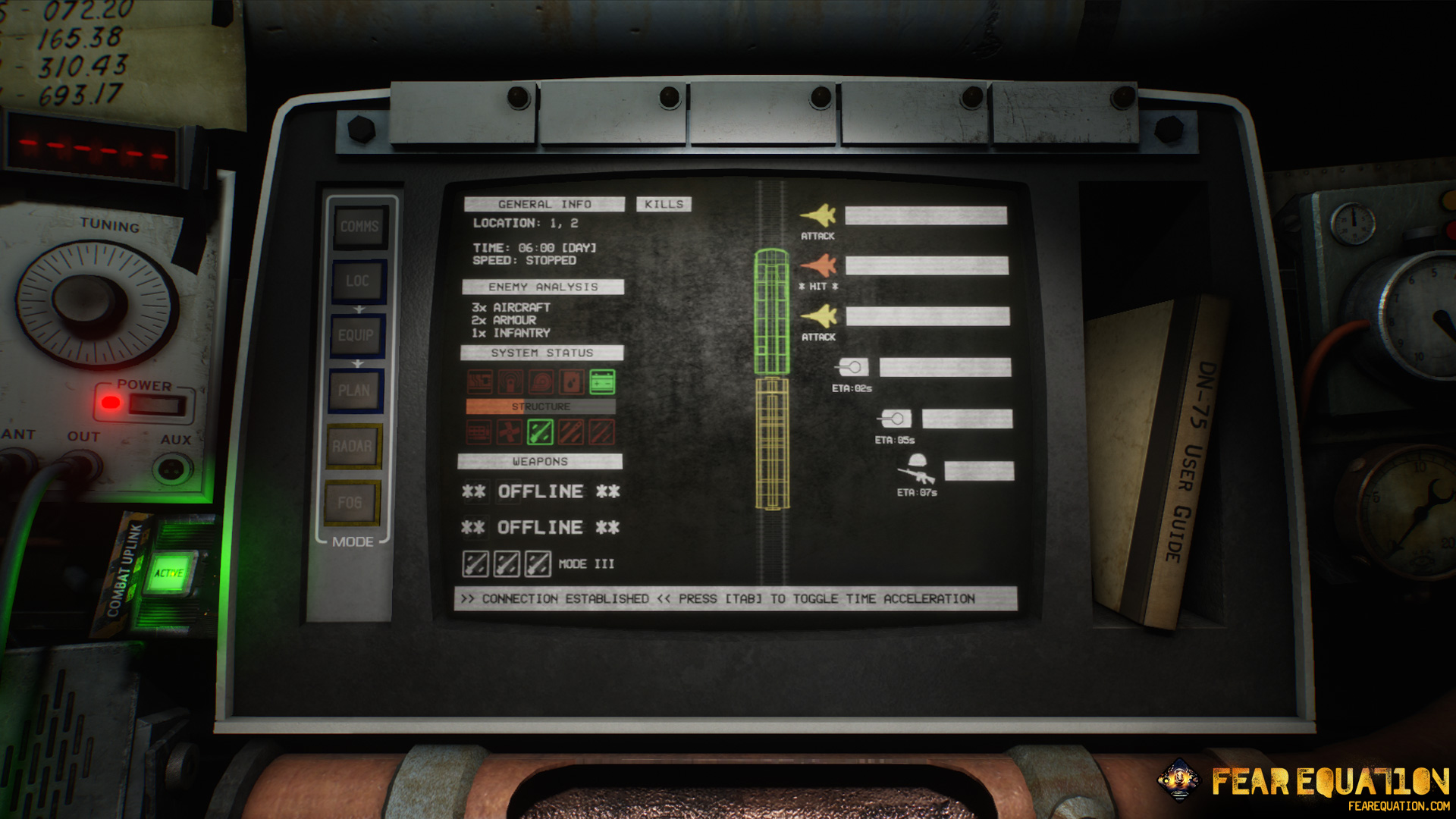Viewport: 1456px width, 819px height.
Task: Open the KILLS tab
Action: click(x=663, y=203)
